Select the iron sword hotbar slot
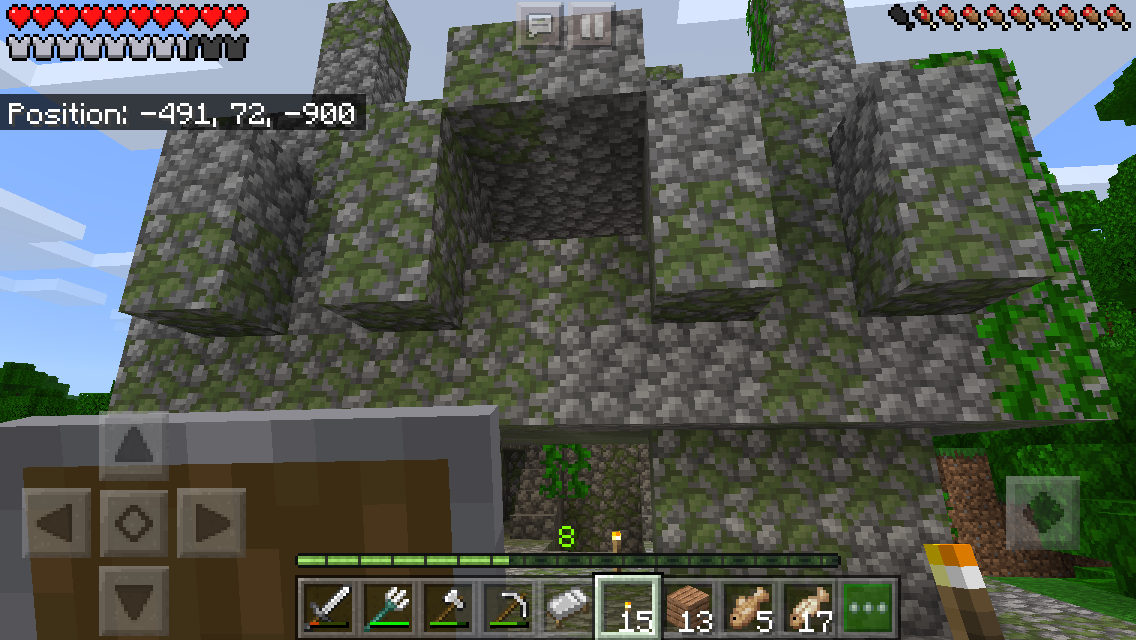Viewport: 1136px width, 640px height. [324, 605]
